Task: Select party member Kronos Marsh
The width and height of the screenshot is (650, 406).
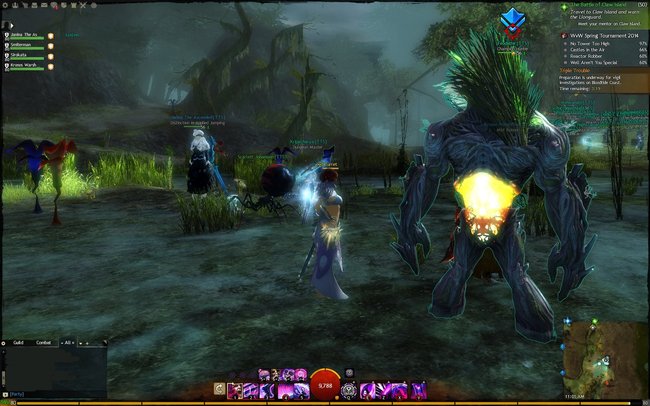Action: tap(25, 67)
